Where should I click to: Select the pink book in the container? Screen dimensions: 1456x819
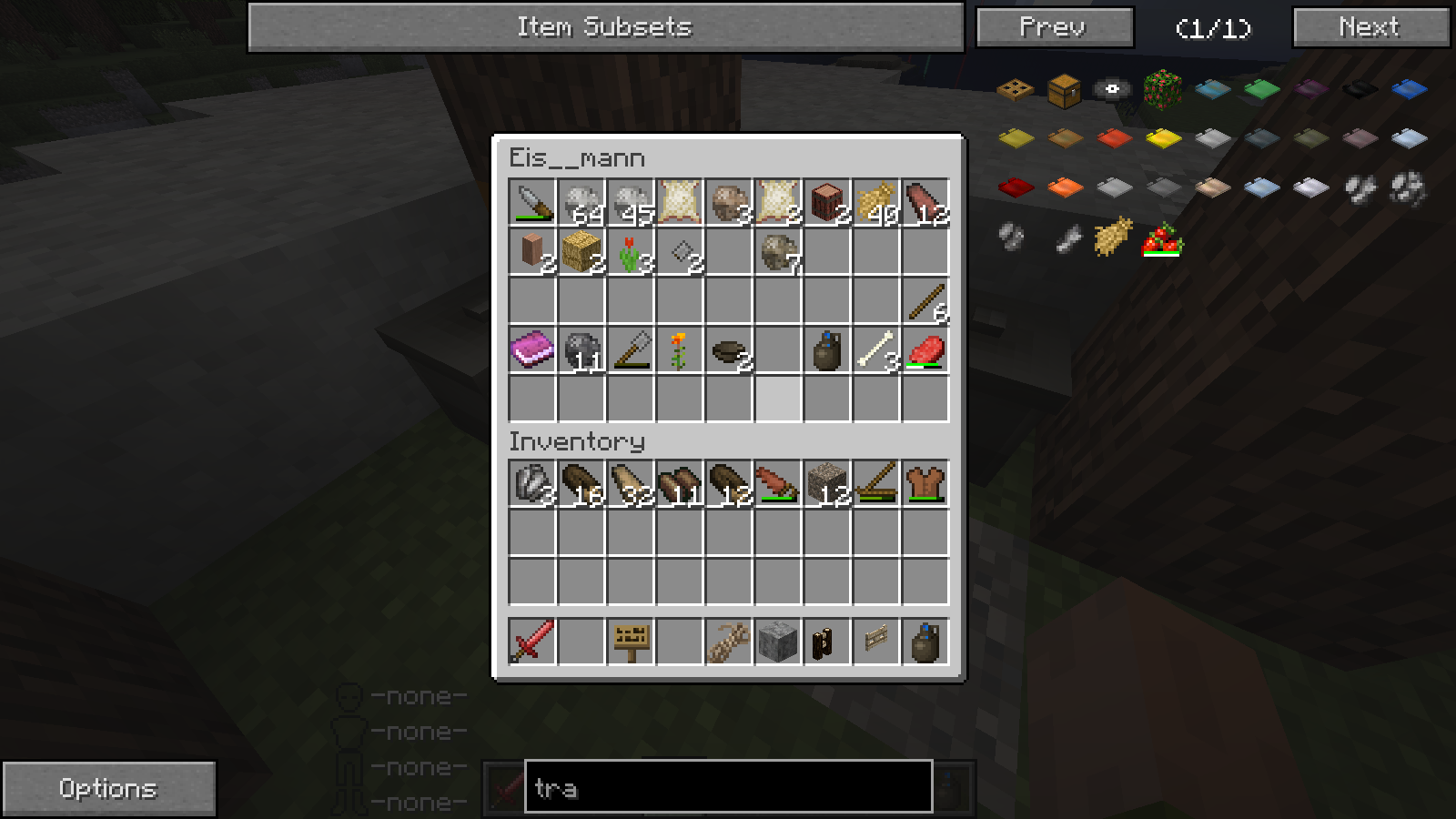(x=532, y=349)
